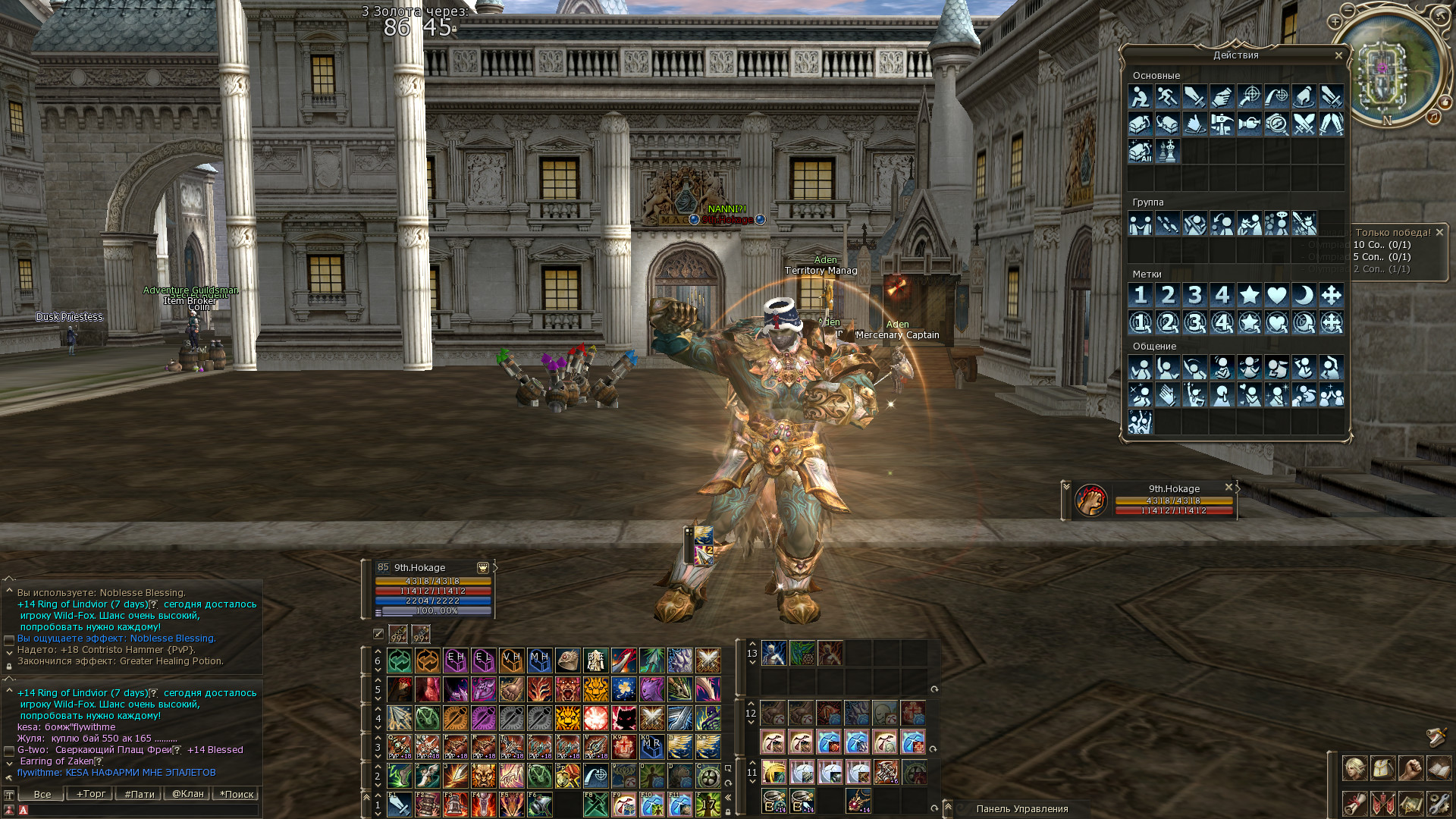
Task: Open the *Поиск chat tab
Action: click(x=237, y=794)
